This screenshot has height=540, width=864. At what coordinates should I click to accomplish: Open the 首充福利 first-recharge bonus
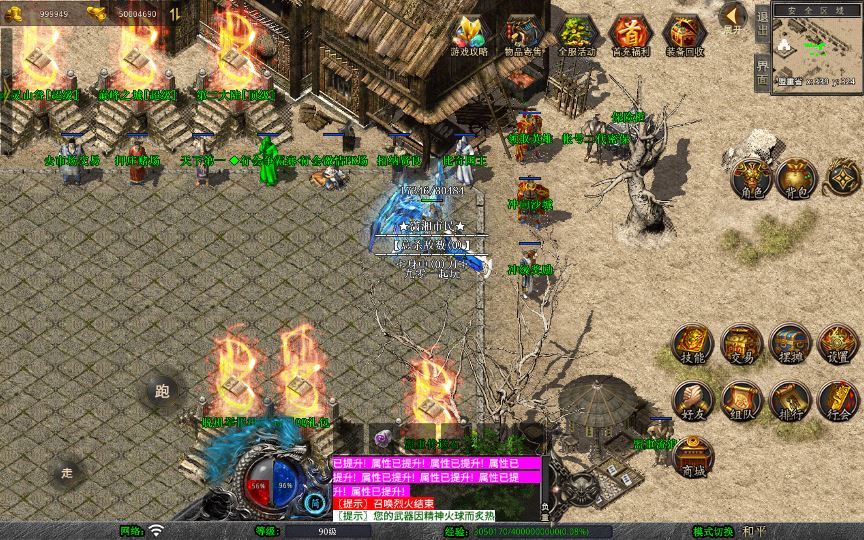(x=630, y=36)
